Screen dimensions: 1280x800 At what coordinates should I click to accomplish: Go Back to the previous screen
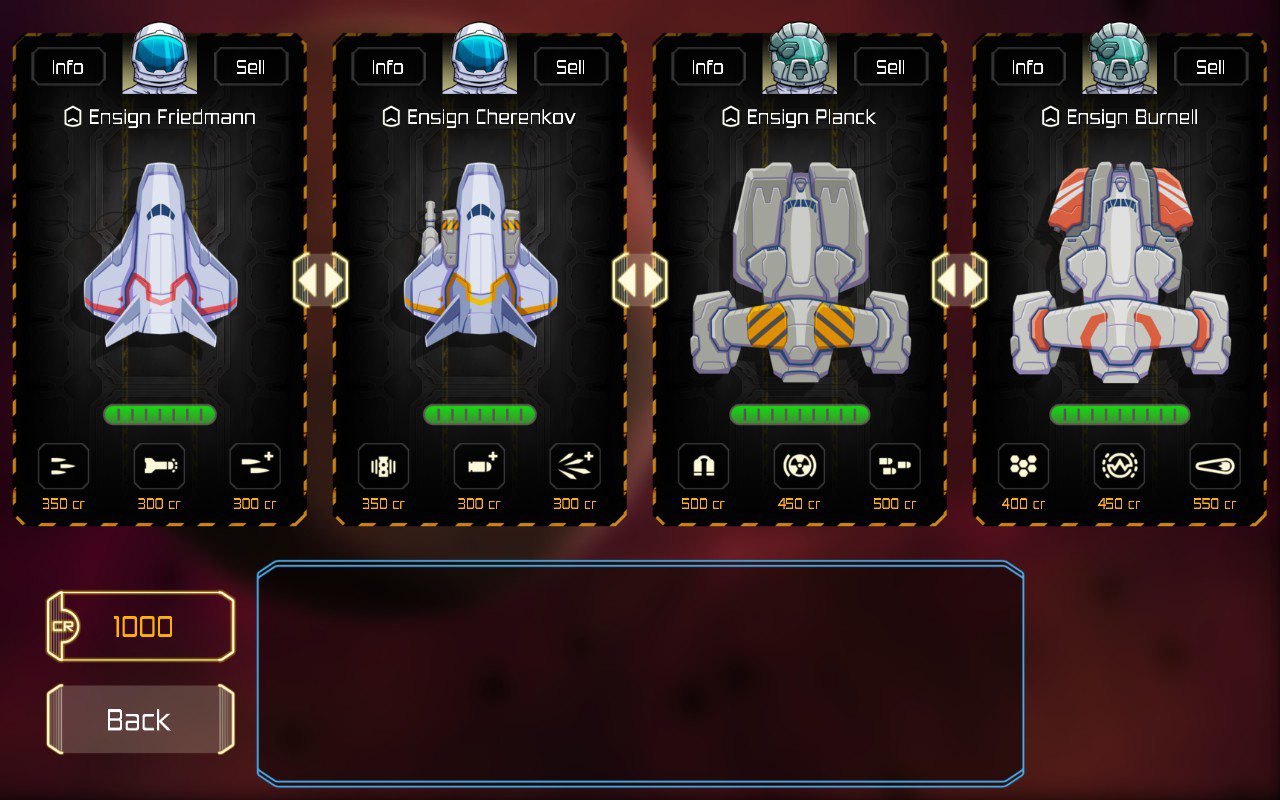(x=139, y=720)
